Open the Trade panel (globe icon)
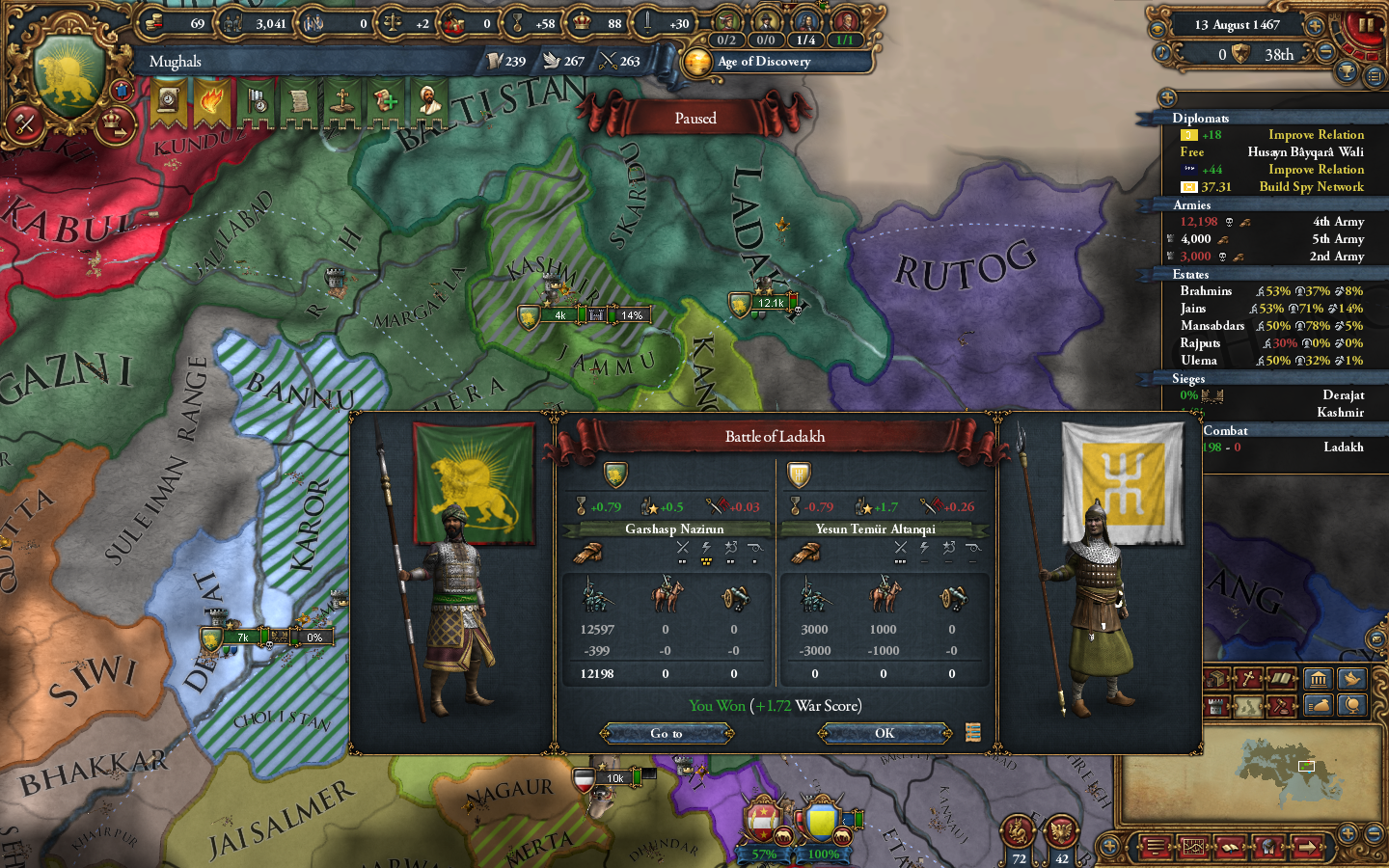Image resolution: width=1389 pixels, height=868 pixels. (1352, 705)
